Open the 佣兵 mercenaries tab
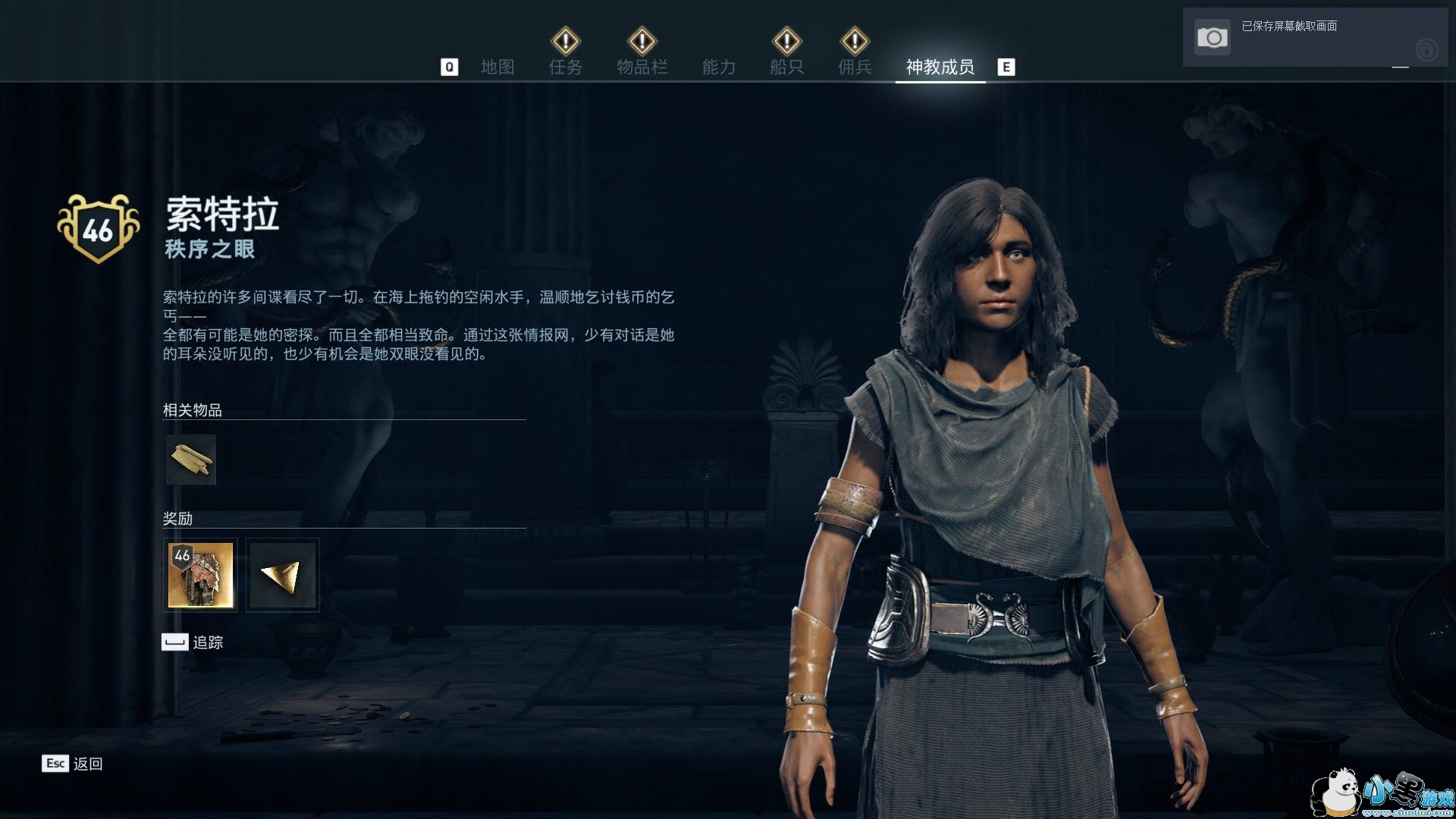This screenshot has height=819, width=1456. tap(855, 67)
